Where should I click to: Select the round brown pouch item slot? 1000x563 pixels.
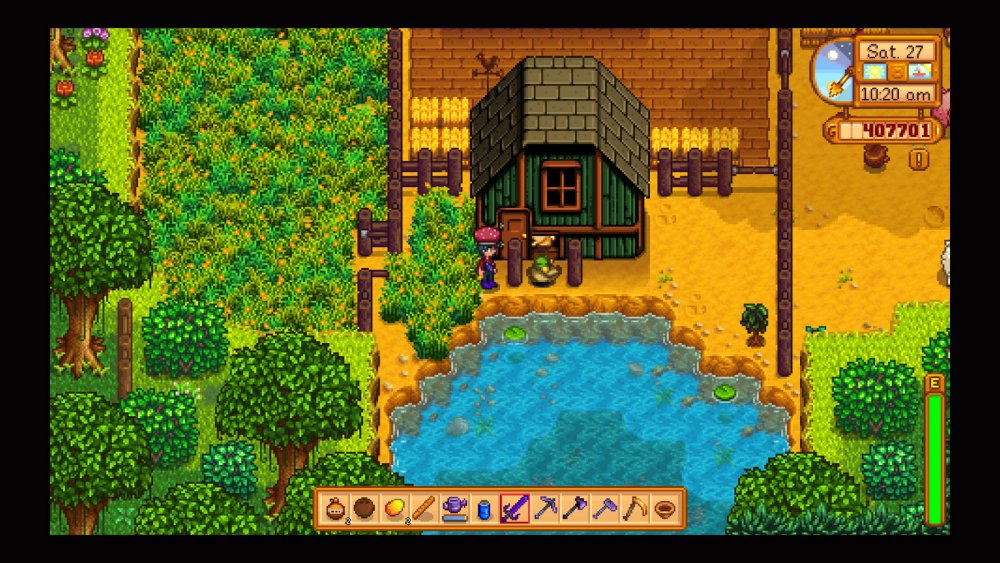[x=335, y=509]
